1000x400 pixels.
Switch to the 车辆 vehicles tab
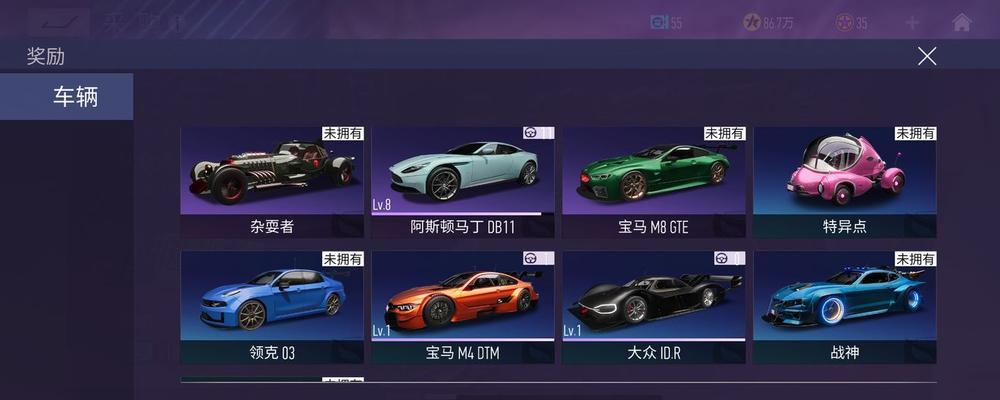click(66, 97)
